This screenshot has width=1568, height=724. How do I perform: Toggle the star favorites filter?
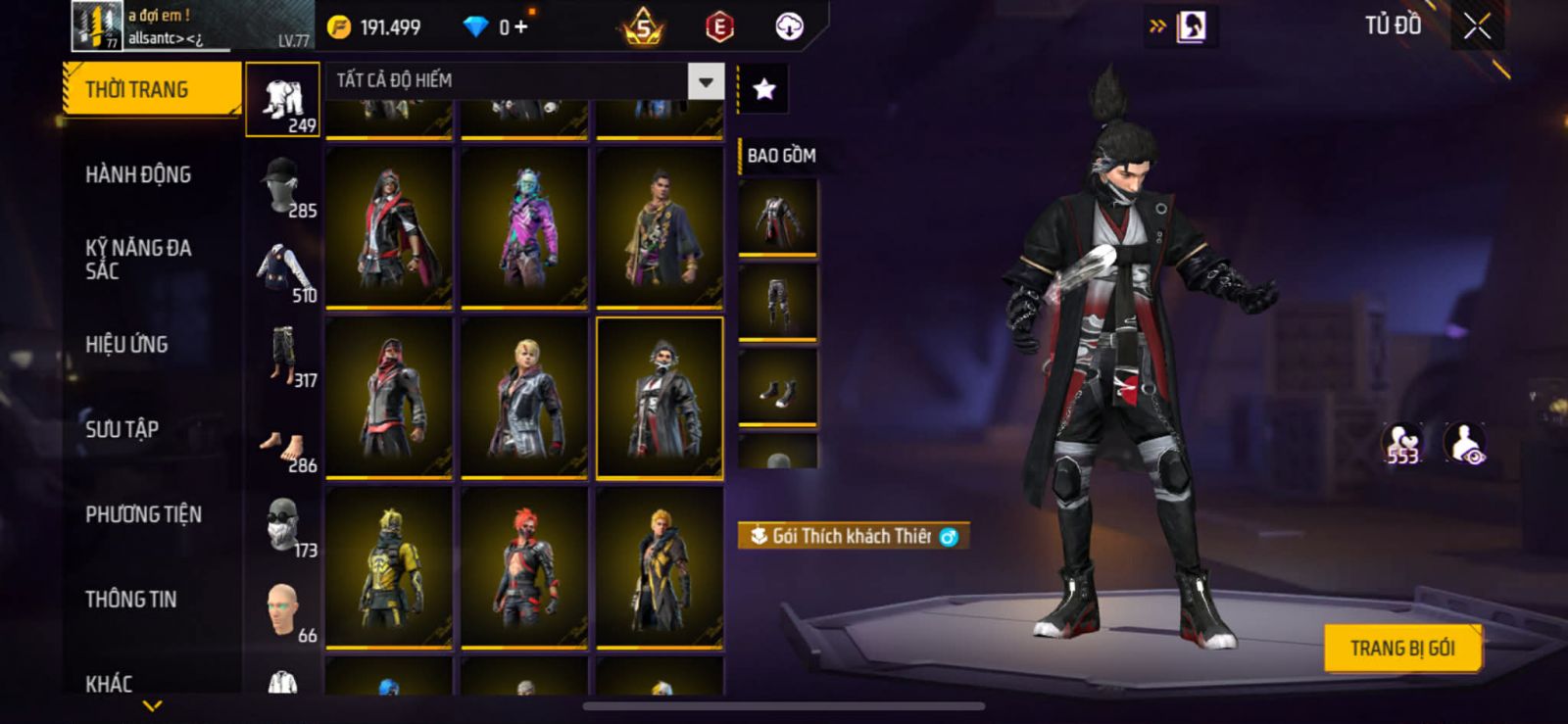(763, 89)
